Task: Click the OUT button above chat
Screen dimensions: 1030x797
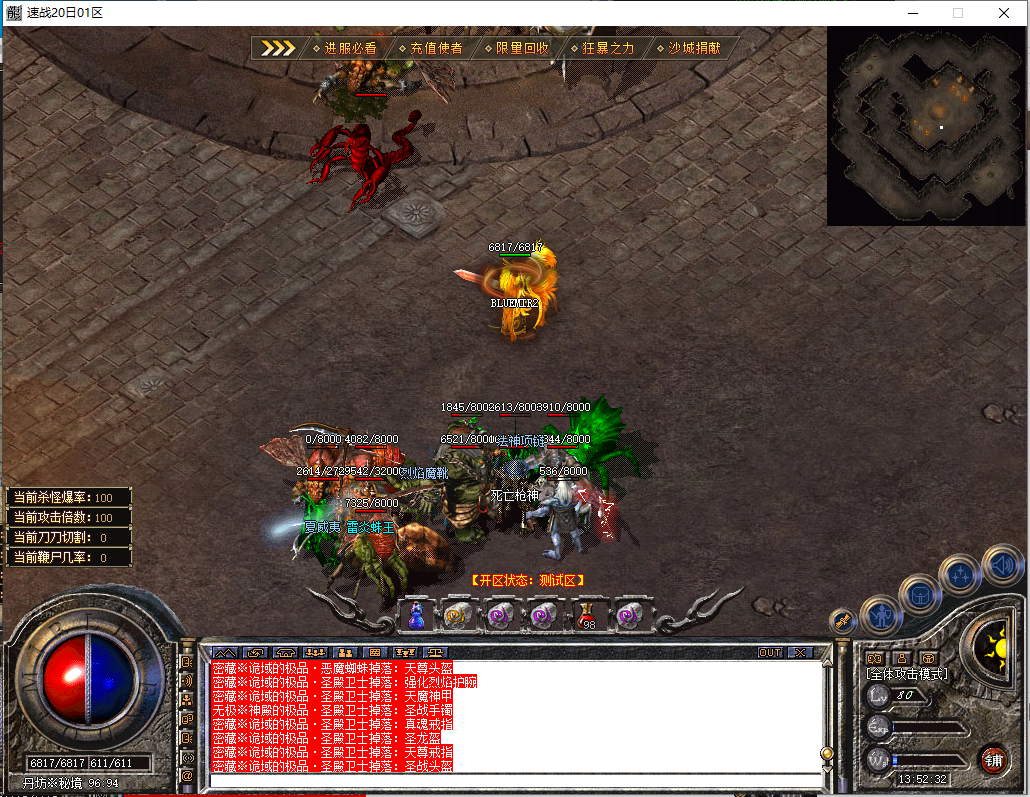Action: click(x=769, y=652)
